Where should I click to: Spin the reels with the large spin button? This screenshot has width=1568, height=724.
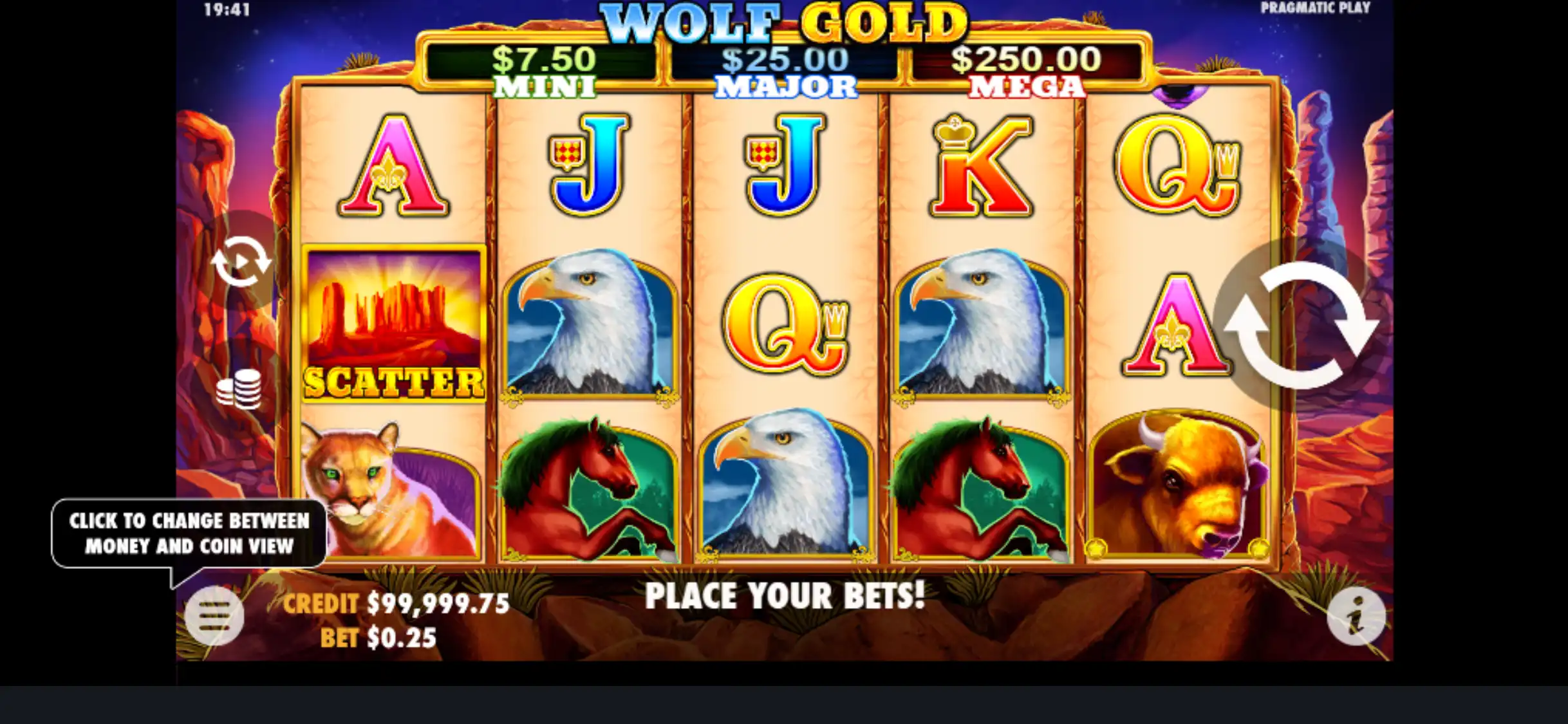(x=1300, y=325)
